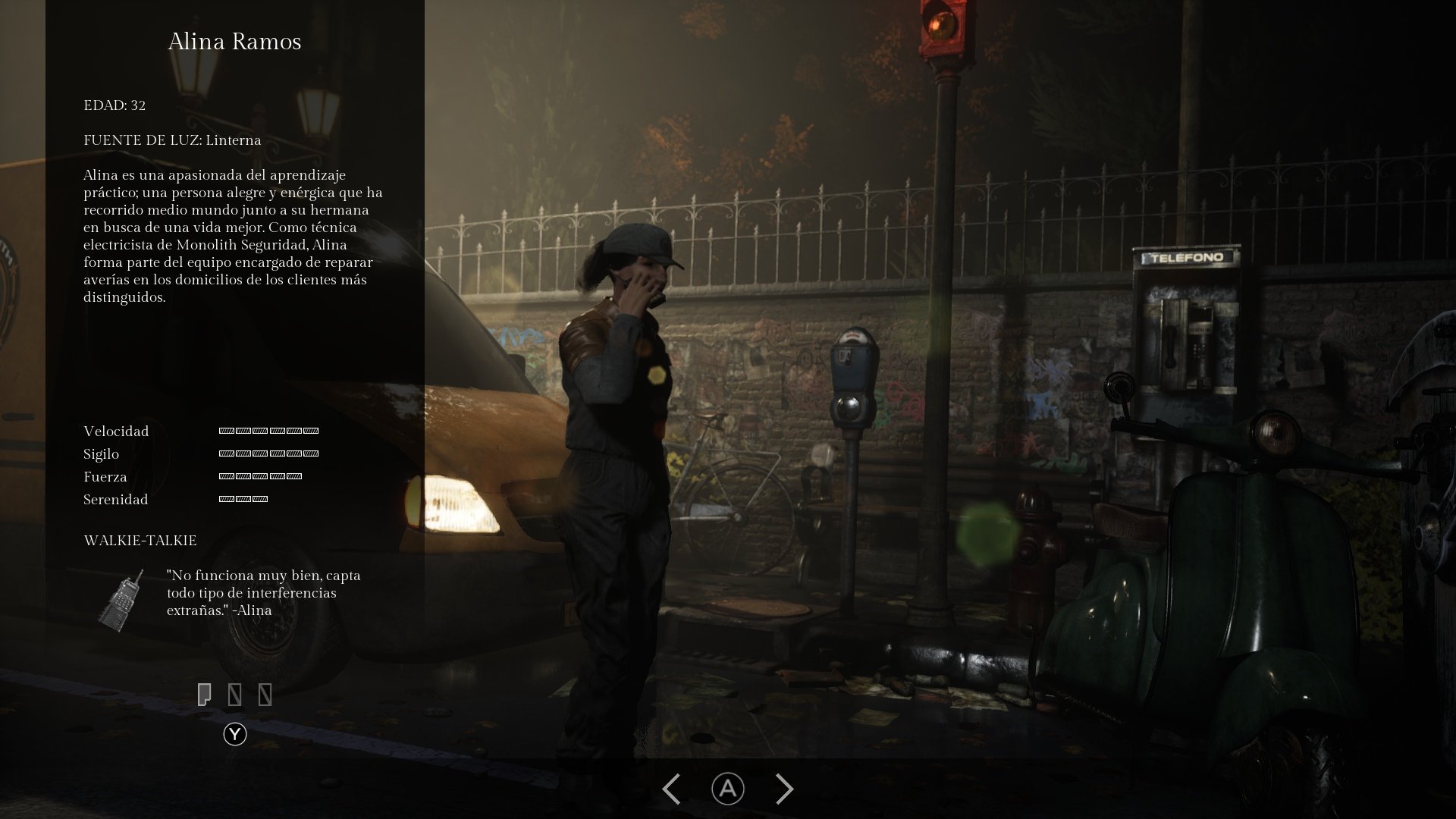The image size is (1456, 819).
Task: Select the third page indicator icon
Action: [265, 694]
